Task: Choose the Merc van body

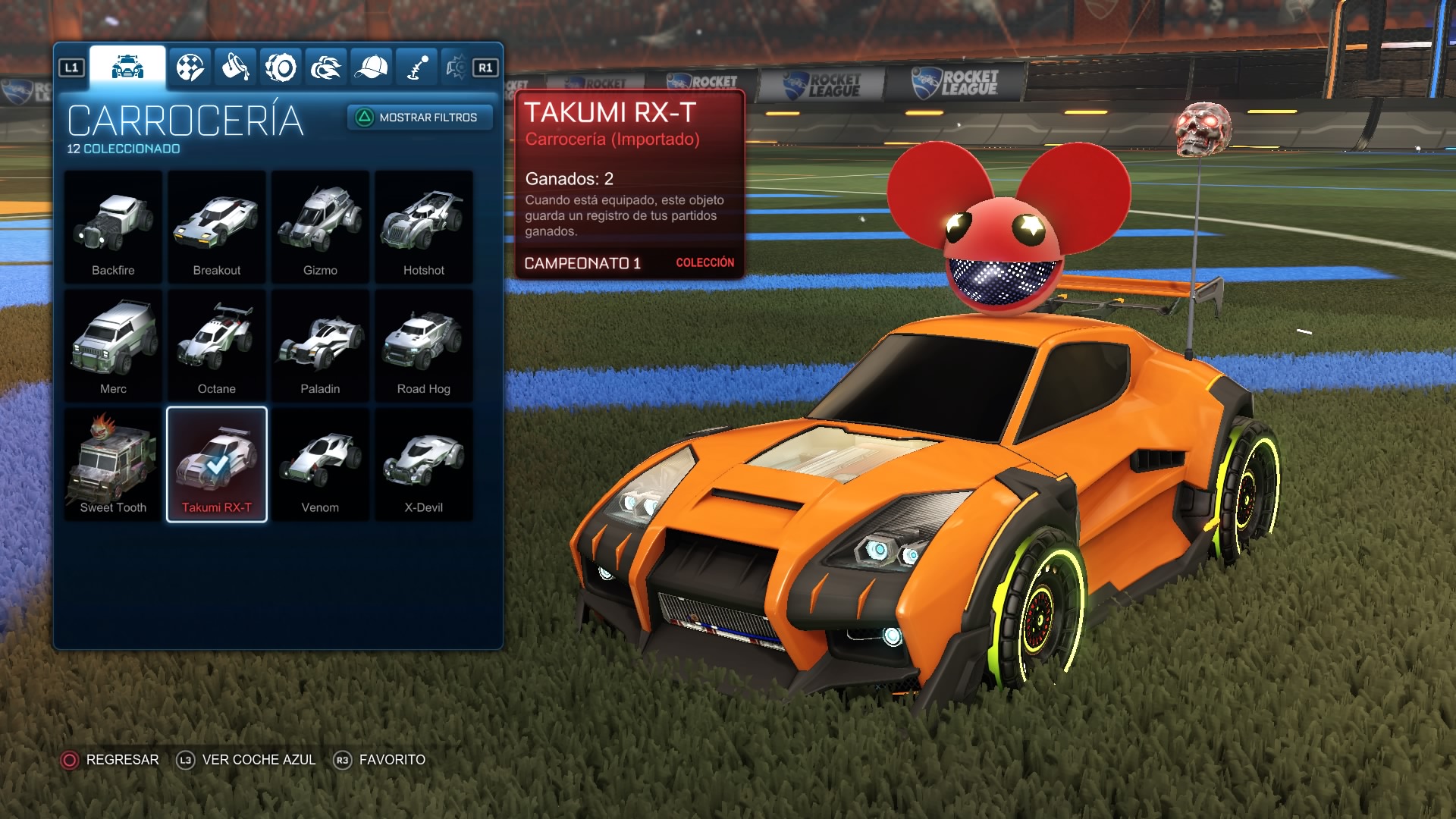Action: 113,346
